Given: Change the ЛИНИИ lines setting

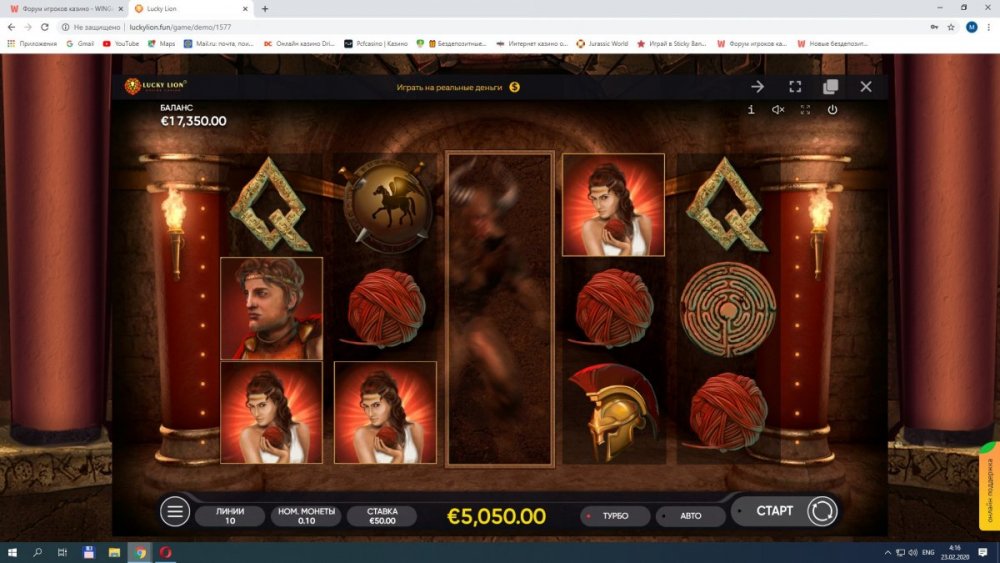Looking at the screenshot, I should (x=230, y=516).
